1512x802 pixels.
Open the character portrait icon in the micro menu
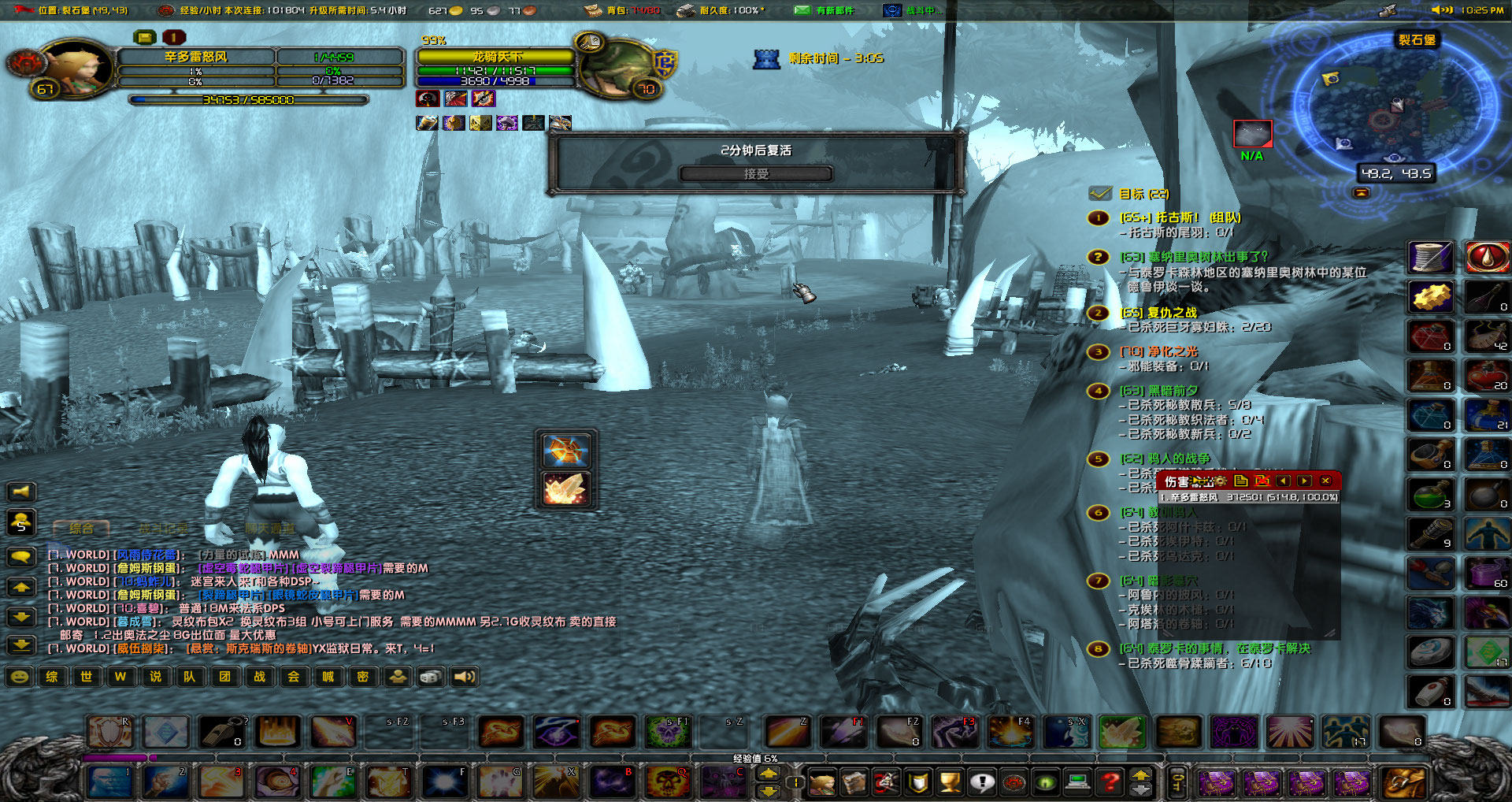[822, 783]
